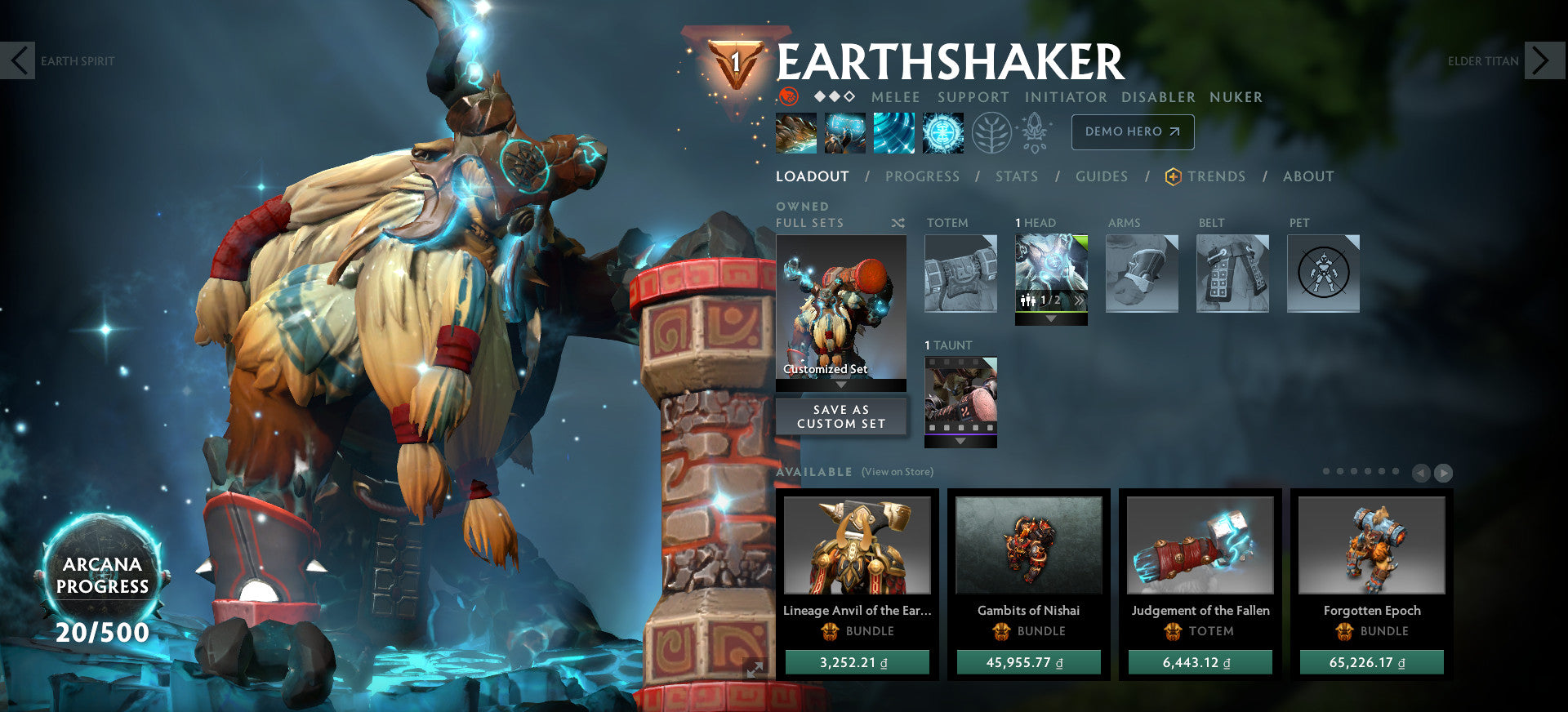Open the Guides tab
Screen dimensions: 1568x712
[1102, 176]
